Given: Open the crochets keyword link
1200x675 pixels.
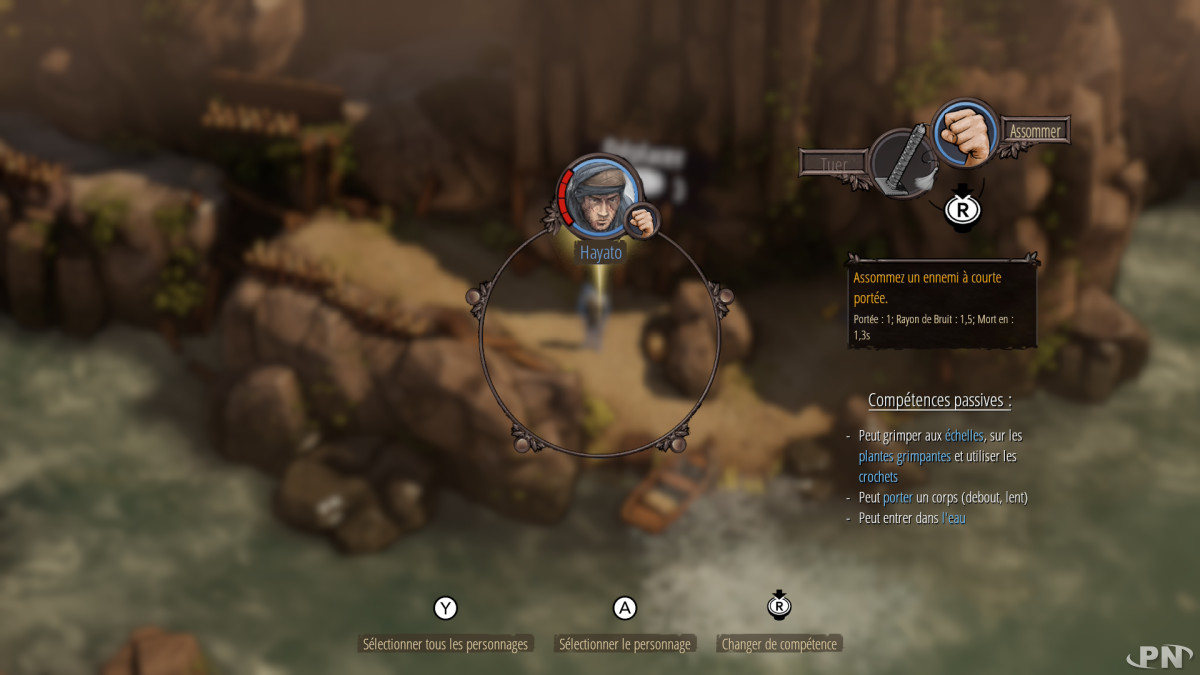Looking at the screenshot, I should tap(878, 477).
